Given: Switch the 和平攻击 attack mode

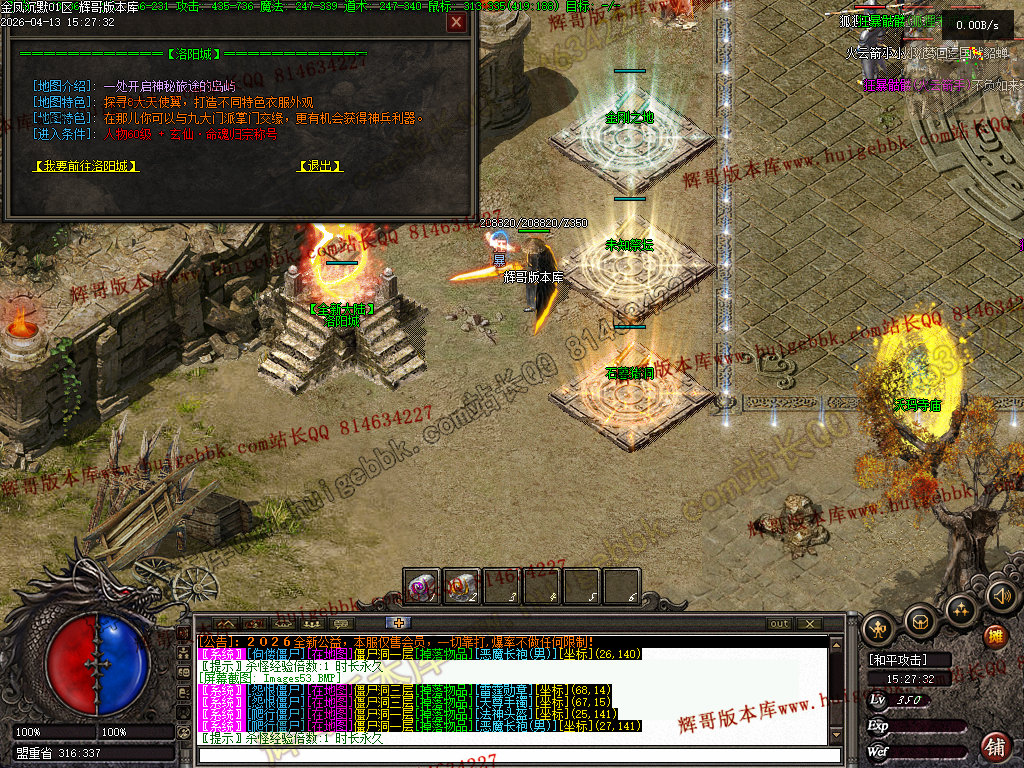Looking at the screenshot, I should pyautogui.click(x=896, y=660).
